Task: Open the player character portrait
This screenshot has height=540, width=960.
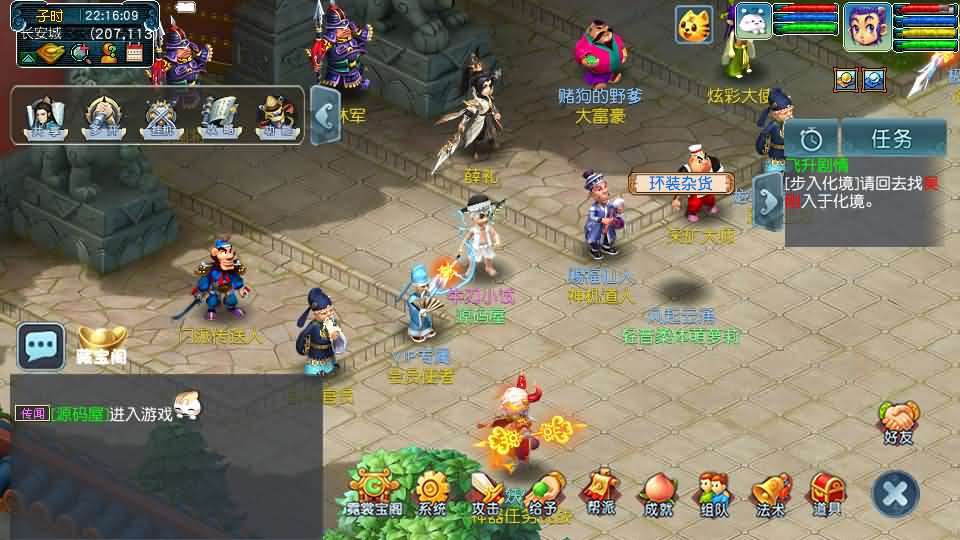Action: pyautogui.click(x=866, y=26)
